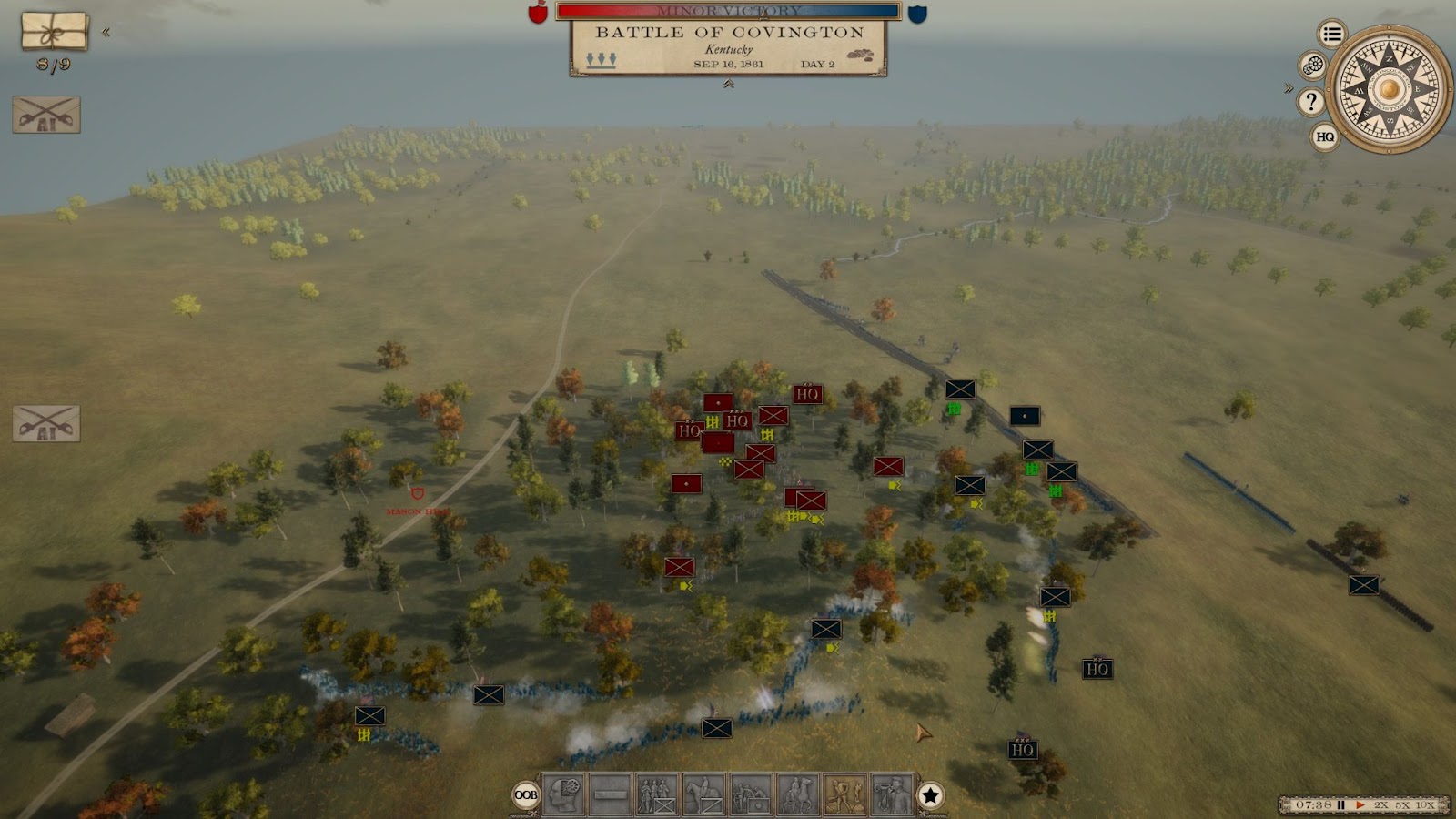Image resolution: width=1456 pixels, height=819 pixels.
Task: Expand the battle info panel arrow
Action: [x=728, y=84]
